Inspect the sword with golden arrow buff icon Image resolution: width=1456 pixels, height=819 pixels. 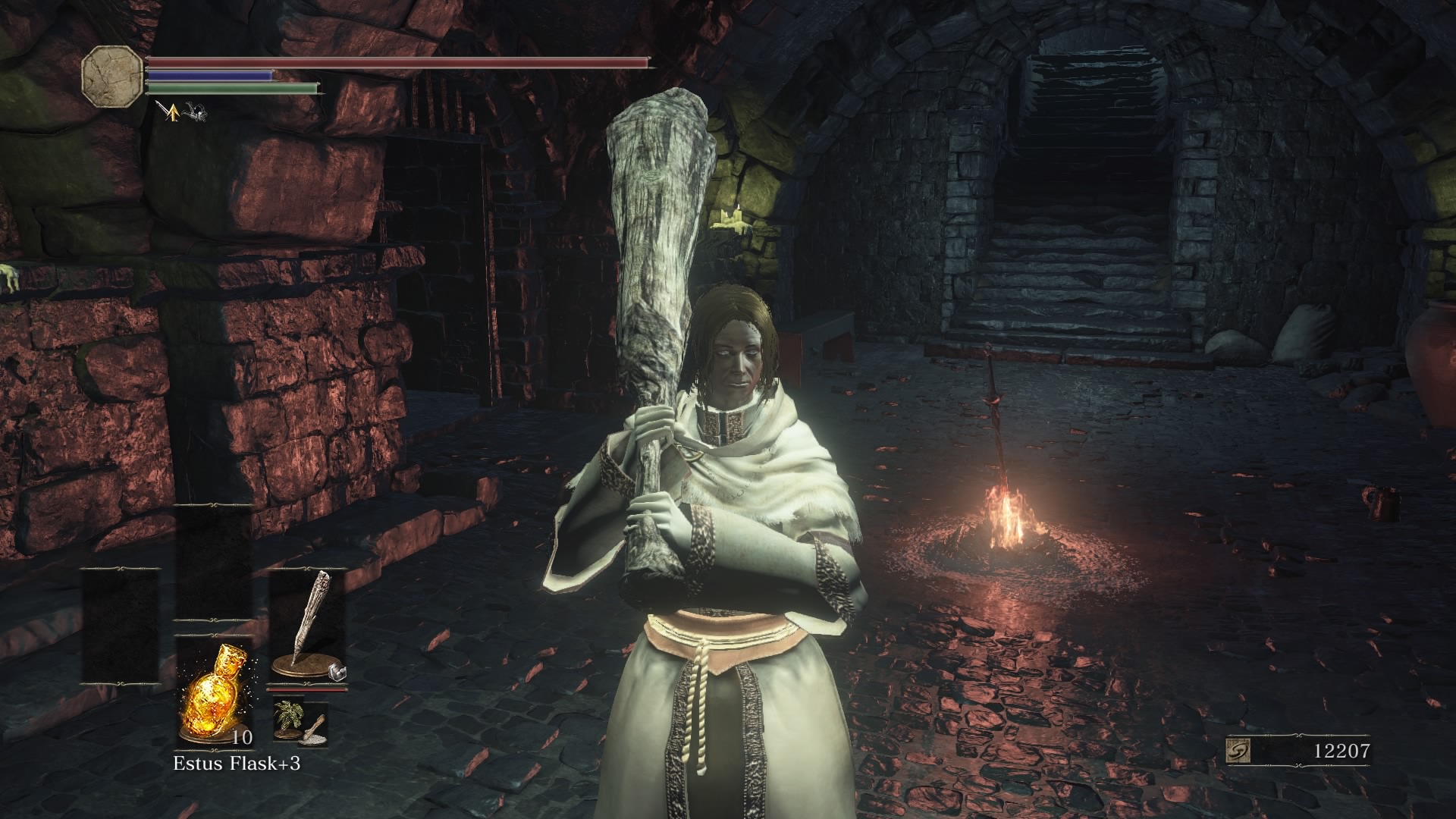[x=171, y=111]
